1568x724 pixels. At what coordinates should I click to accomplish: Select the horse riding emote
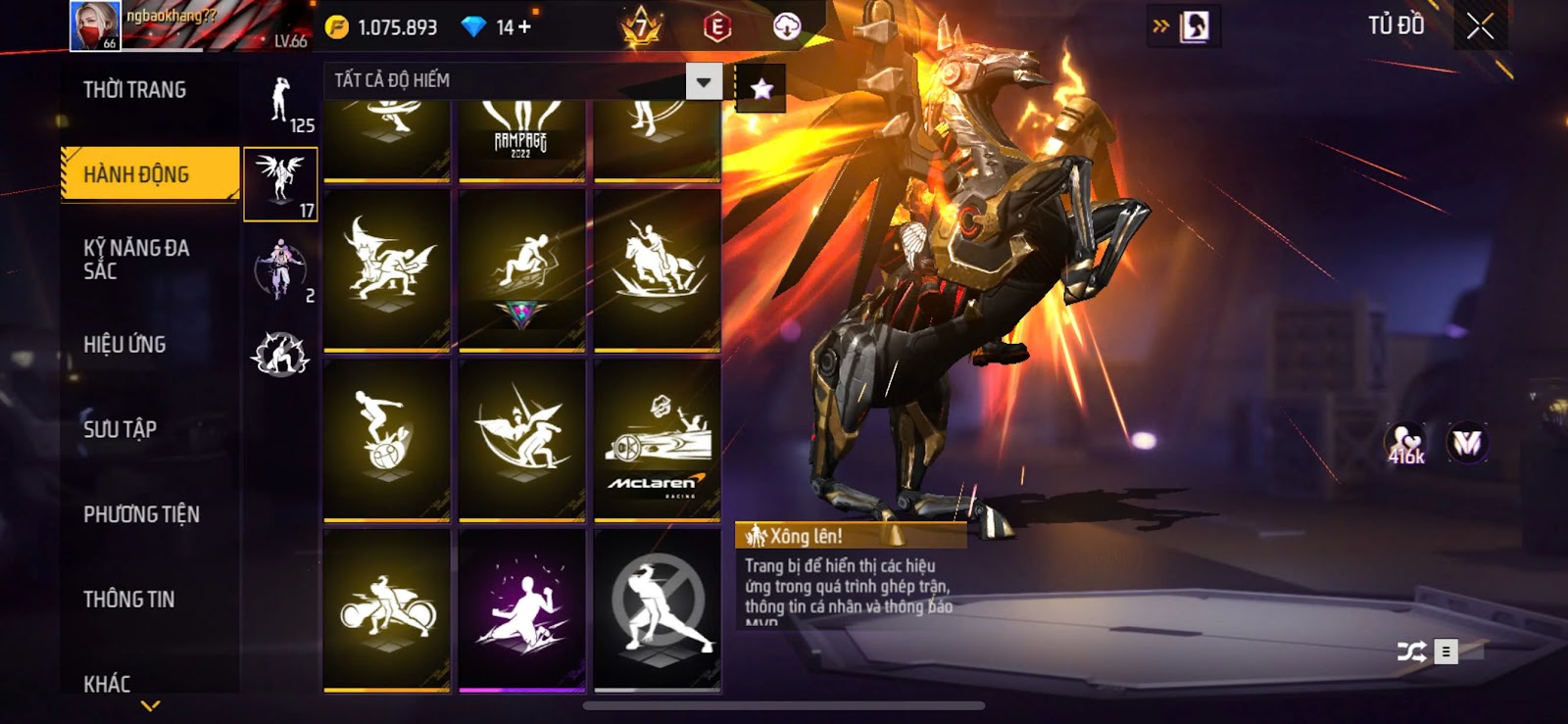[657, 268]
